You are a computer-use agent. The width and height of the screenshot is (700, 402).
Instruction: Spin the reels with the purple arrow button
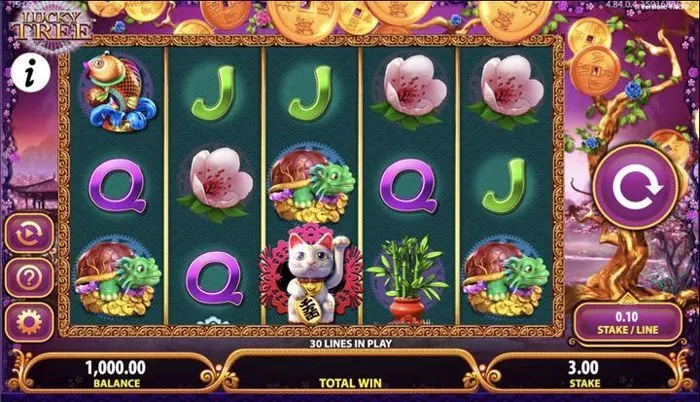631,187
